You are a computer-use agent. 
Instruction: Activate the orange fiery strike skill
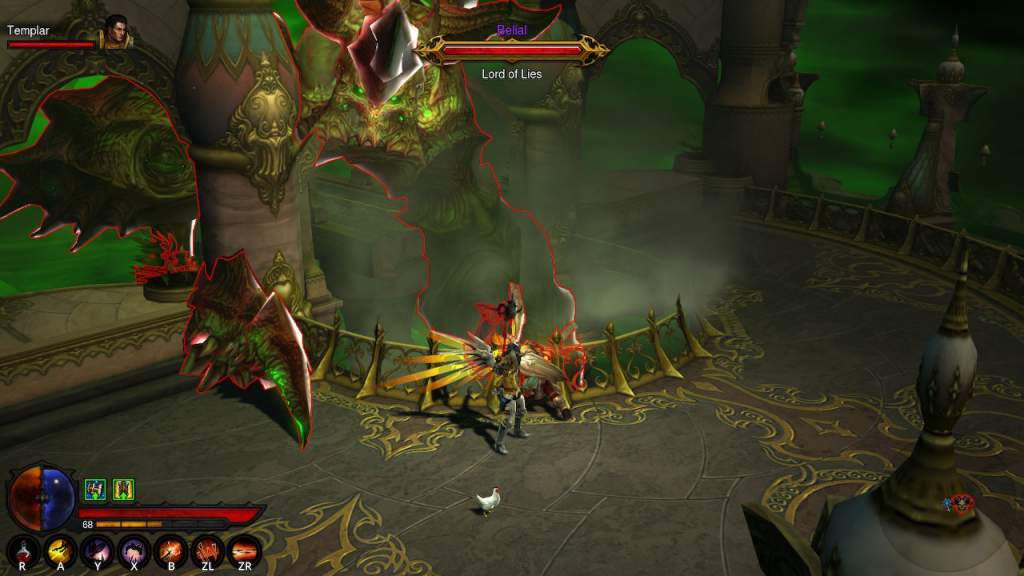coord(171,549)
